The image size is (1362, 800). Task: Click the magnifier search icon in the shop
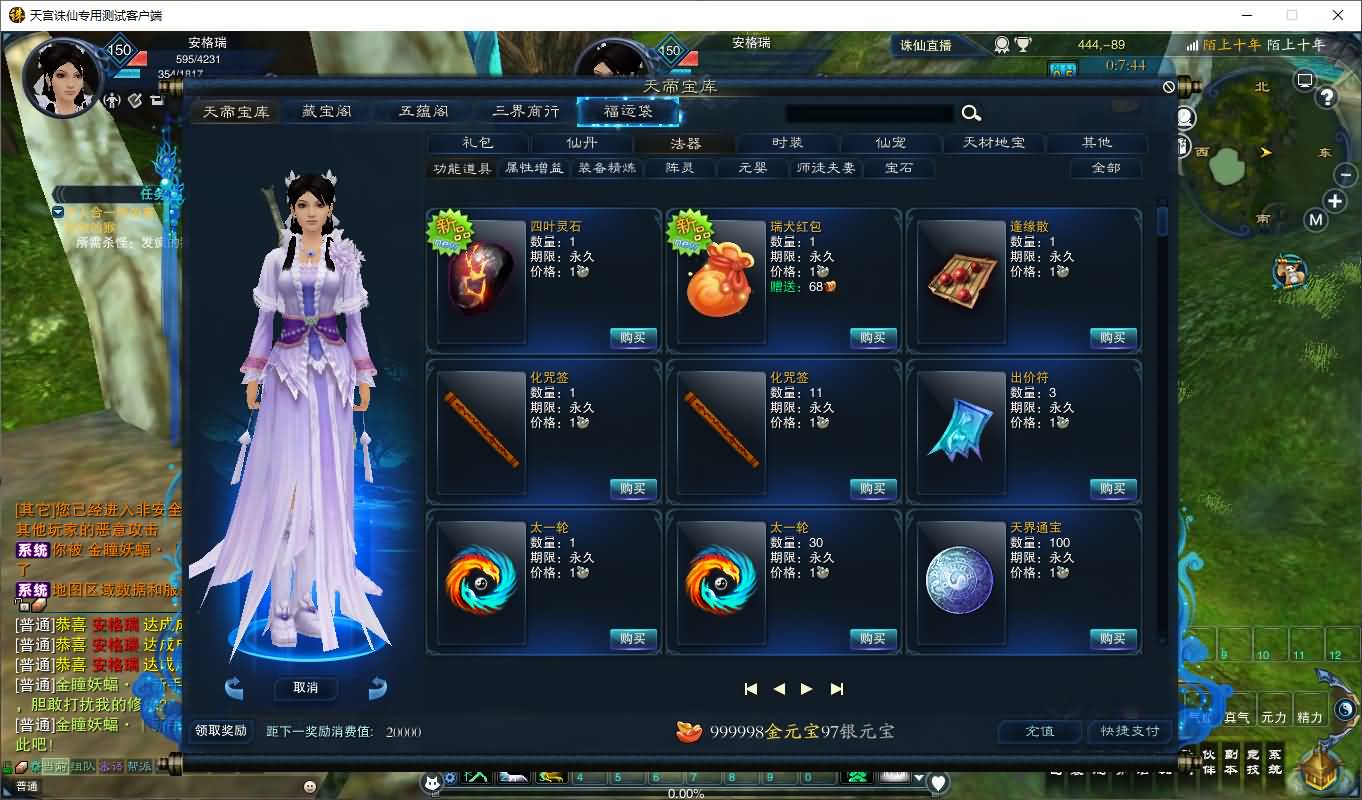click(x=969, y=113)
